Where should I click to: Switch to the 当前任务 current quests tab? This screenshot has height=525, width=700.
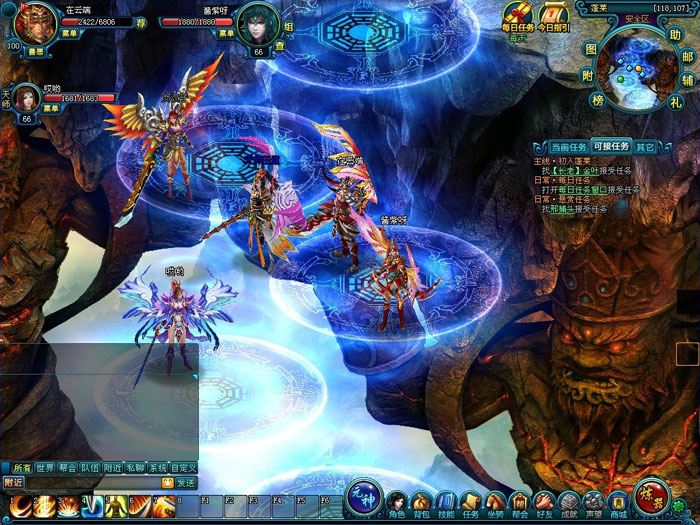568,147
